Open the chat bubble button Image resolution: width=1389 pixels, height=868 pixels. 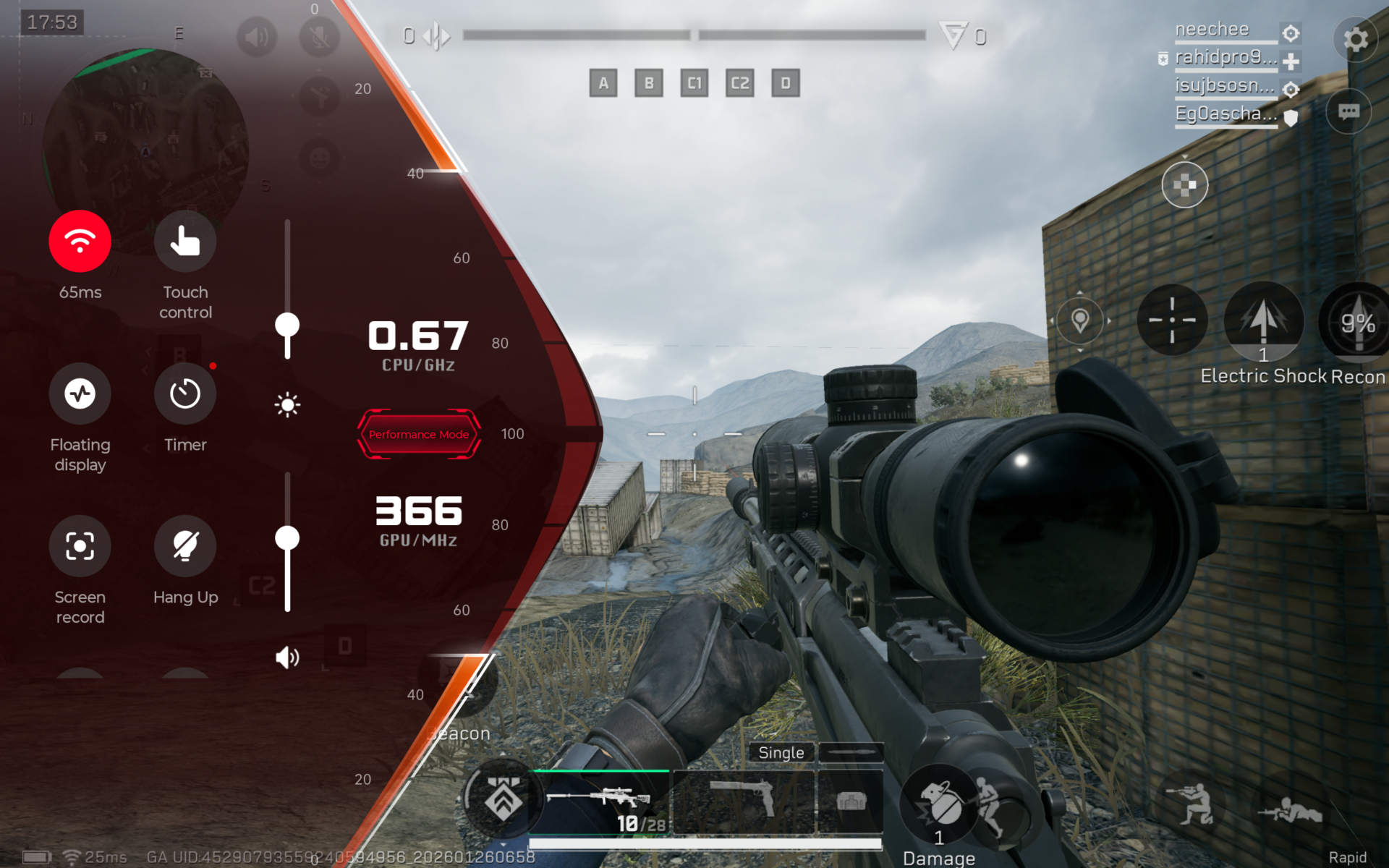click(1348, 111)
